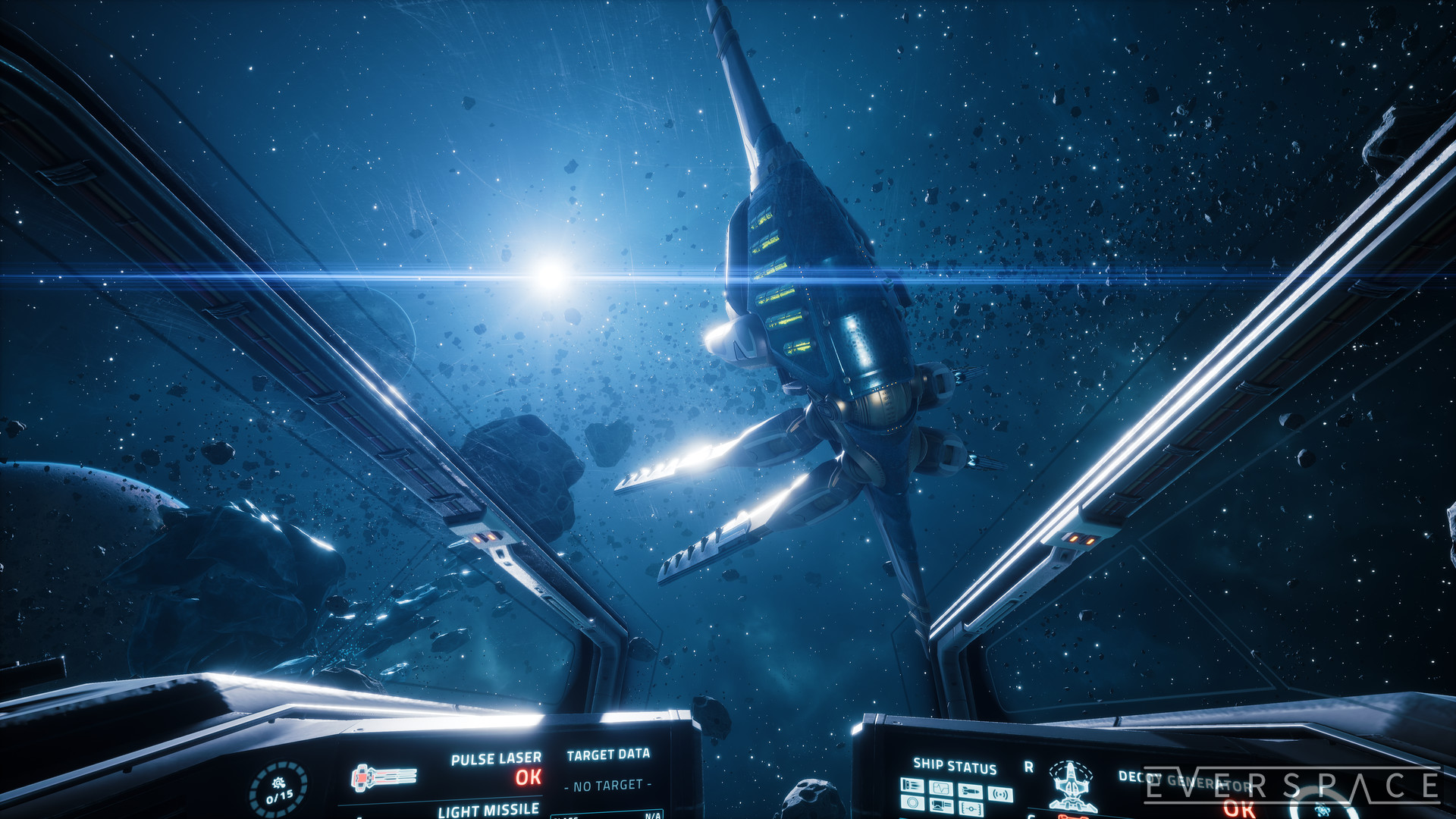This screenshot has width=1456, height=819.
Task: Click the ship silhouette with shield arcs
Action: point(1071,786)
